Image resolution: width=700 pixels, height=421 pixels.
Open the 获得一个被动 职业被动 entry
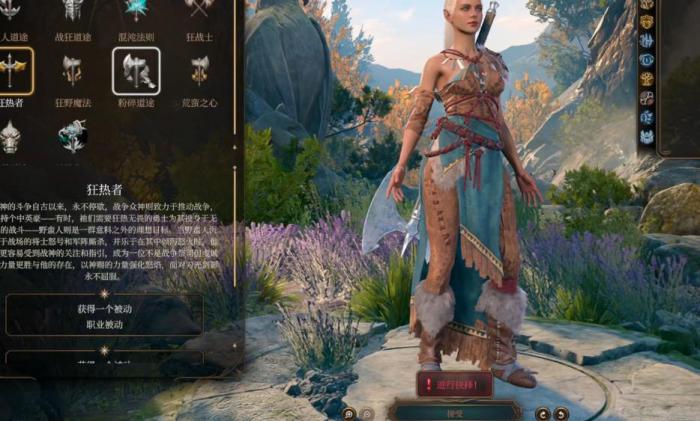pyautogui.click(x=104, y=315)
